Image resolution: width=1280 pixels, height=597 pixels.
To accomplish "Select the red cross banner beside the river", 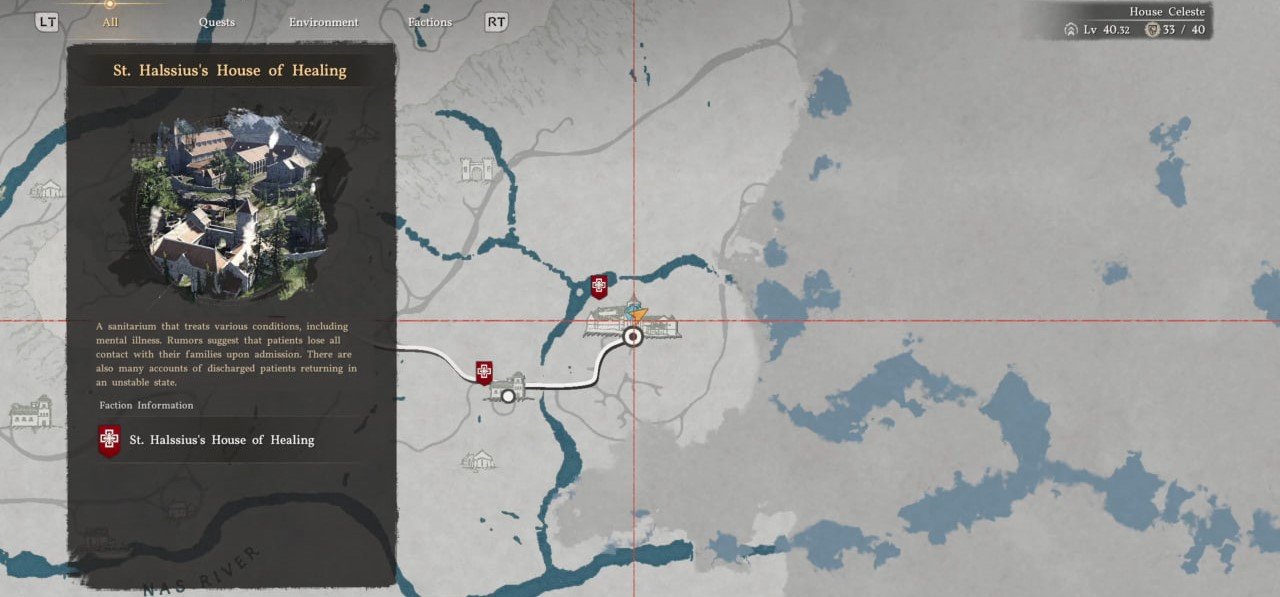I will 599,287.
